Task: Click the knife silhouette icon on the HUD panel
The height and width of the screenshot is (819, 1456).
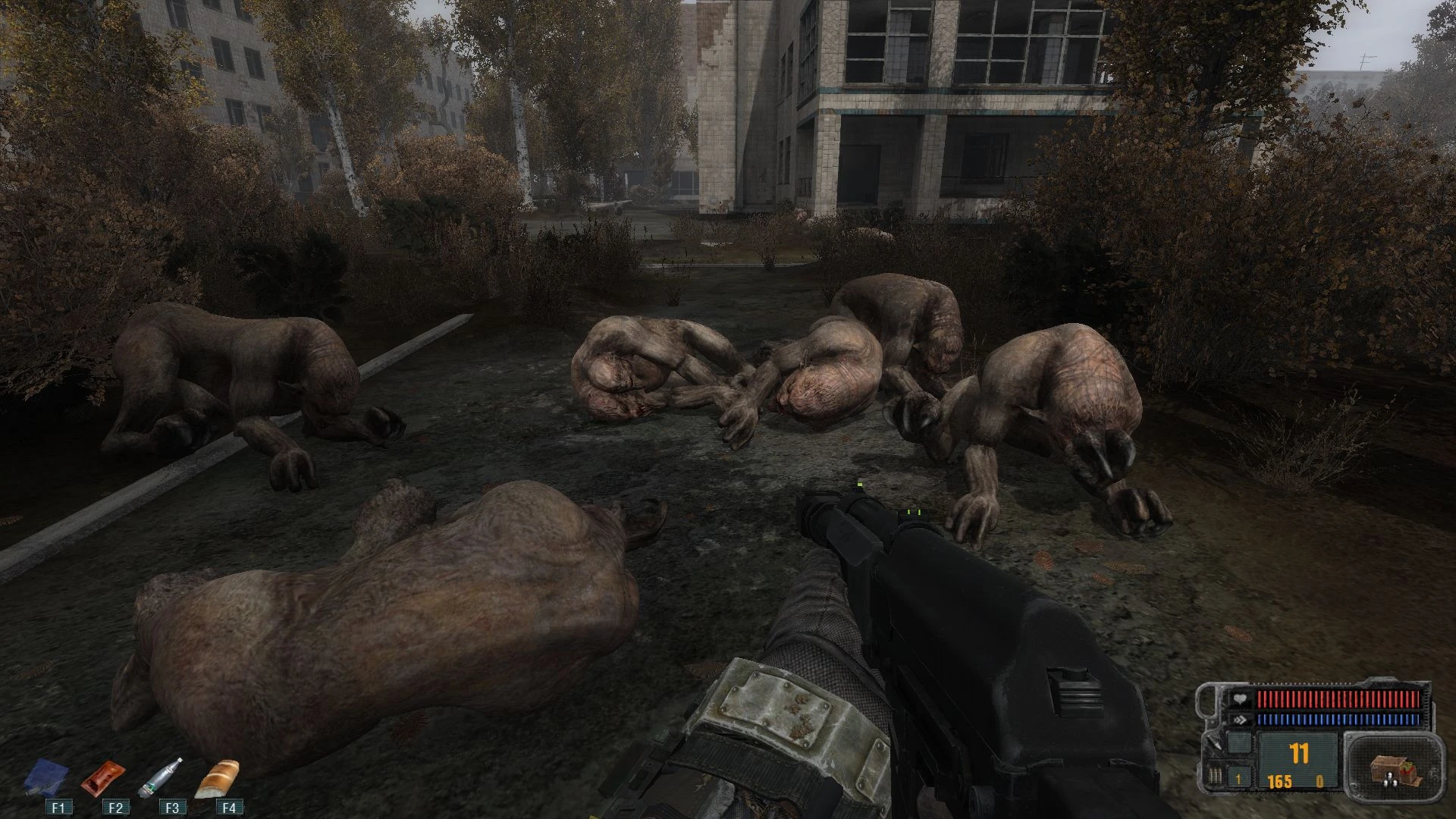Action: (x=1215, y=744)
